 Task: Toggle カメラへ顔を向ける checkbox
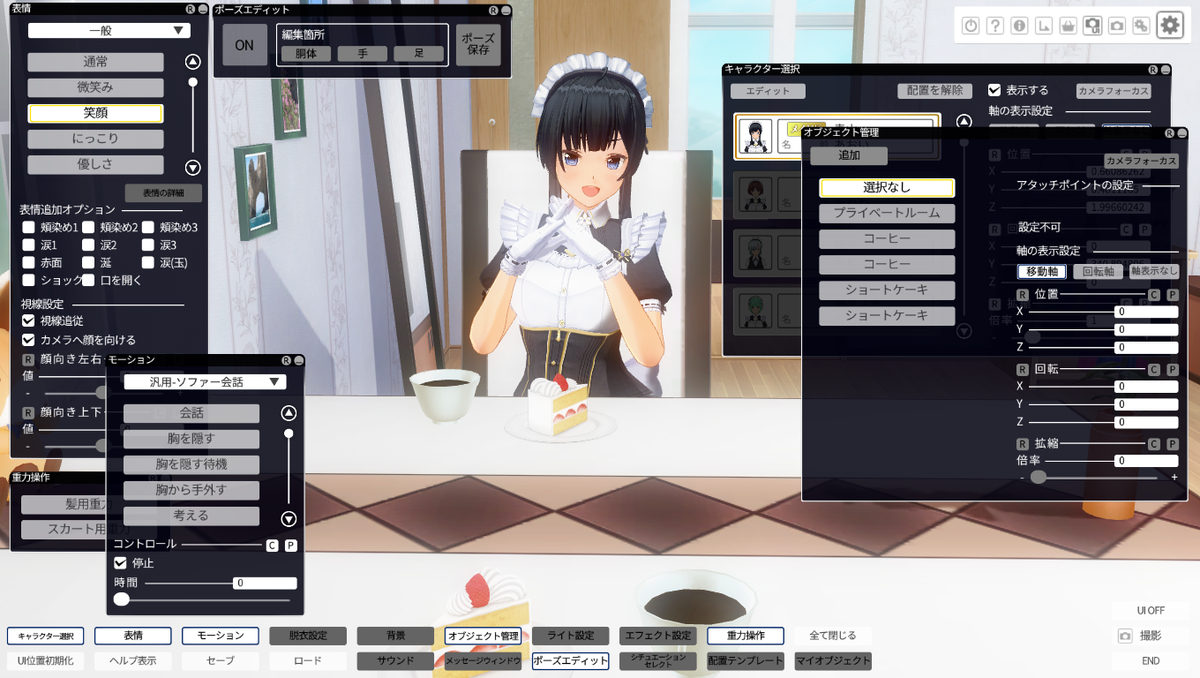click(x=29, y=340)
